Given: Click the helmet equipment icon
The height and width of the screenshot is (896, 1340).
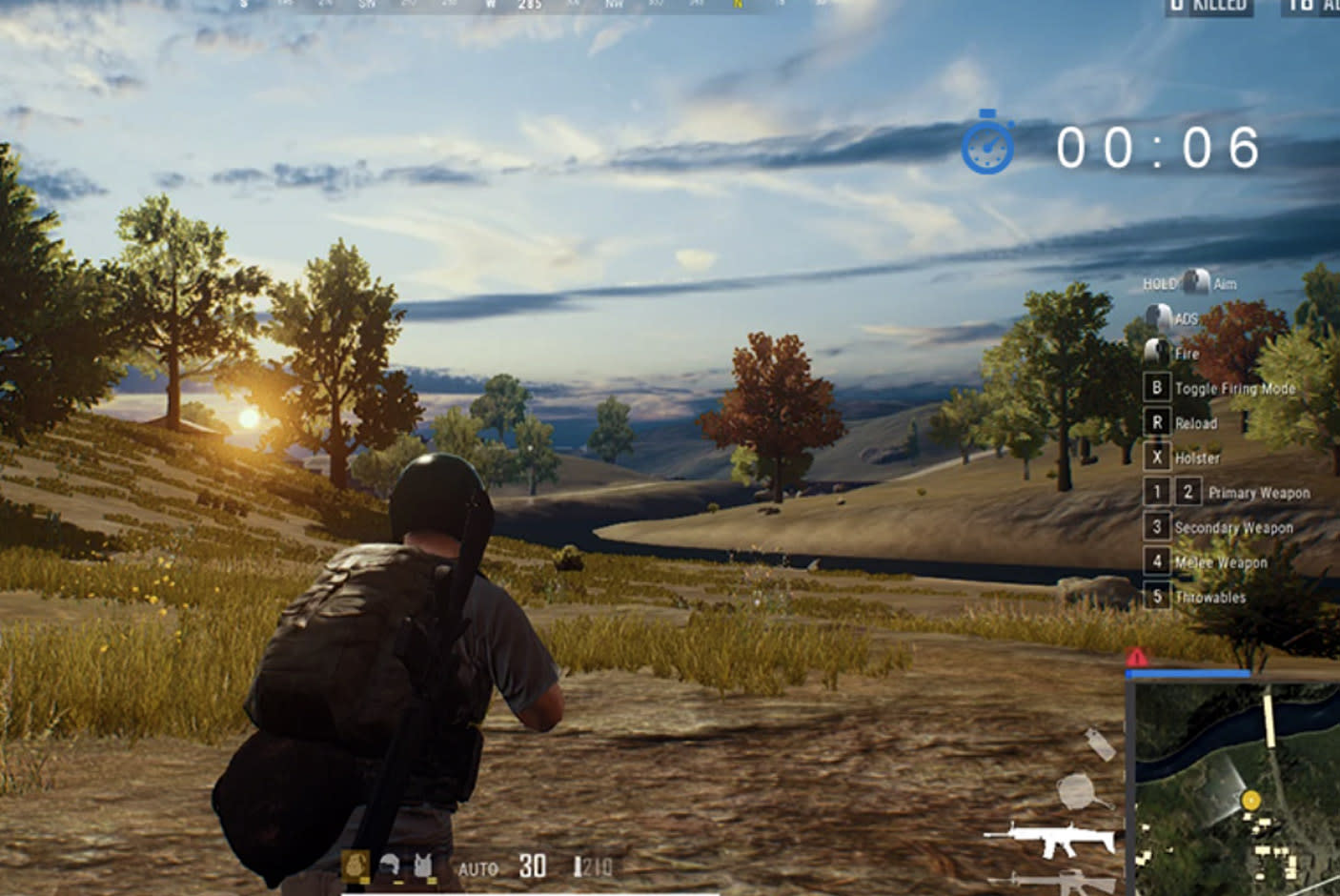Looking at the screenshot, I should [389, 865].
